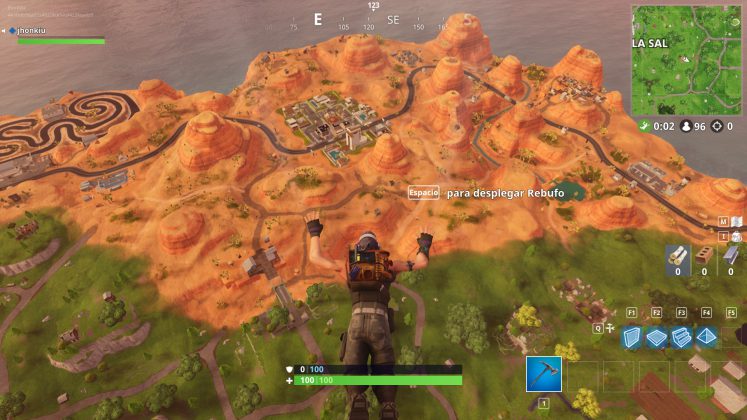Open the minimap showing La Sal
The height and width of the screenshot is (420, 747).
pyautogui.click(x=686, y=60)
